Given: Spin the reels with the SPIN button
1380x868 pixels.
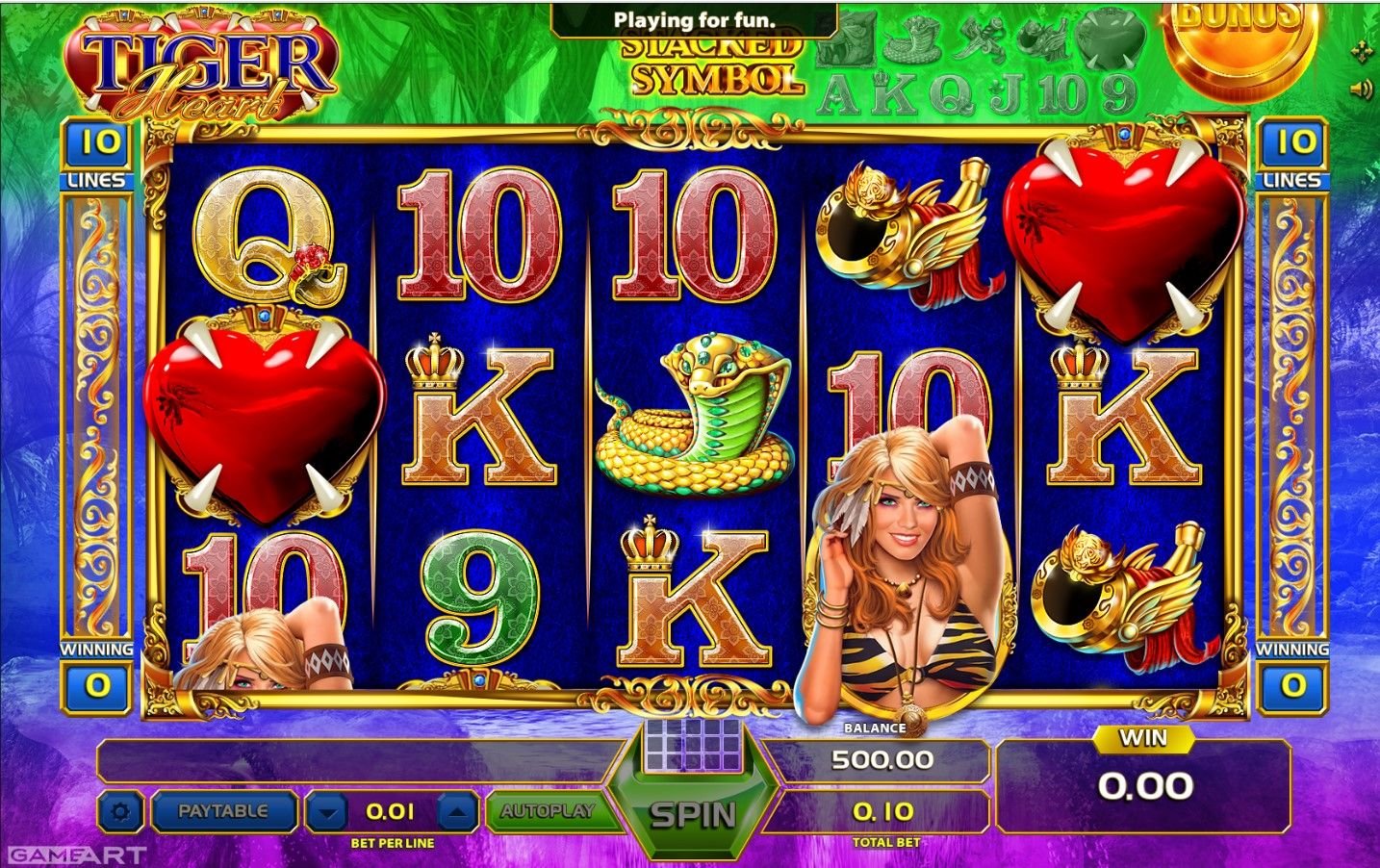Looking at the screenshot, I should [693, 814].
